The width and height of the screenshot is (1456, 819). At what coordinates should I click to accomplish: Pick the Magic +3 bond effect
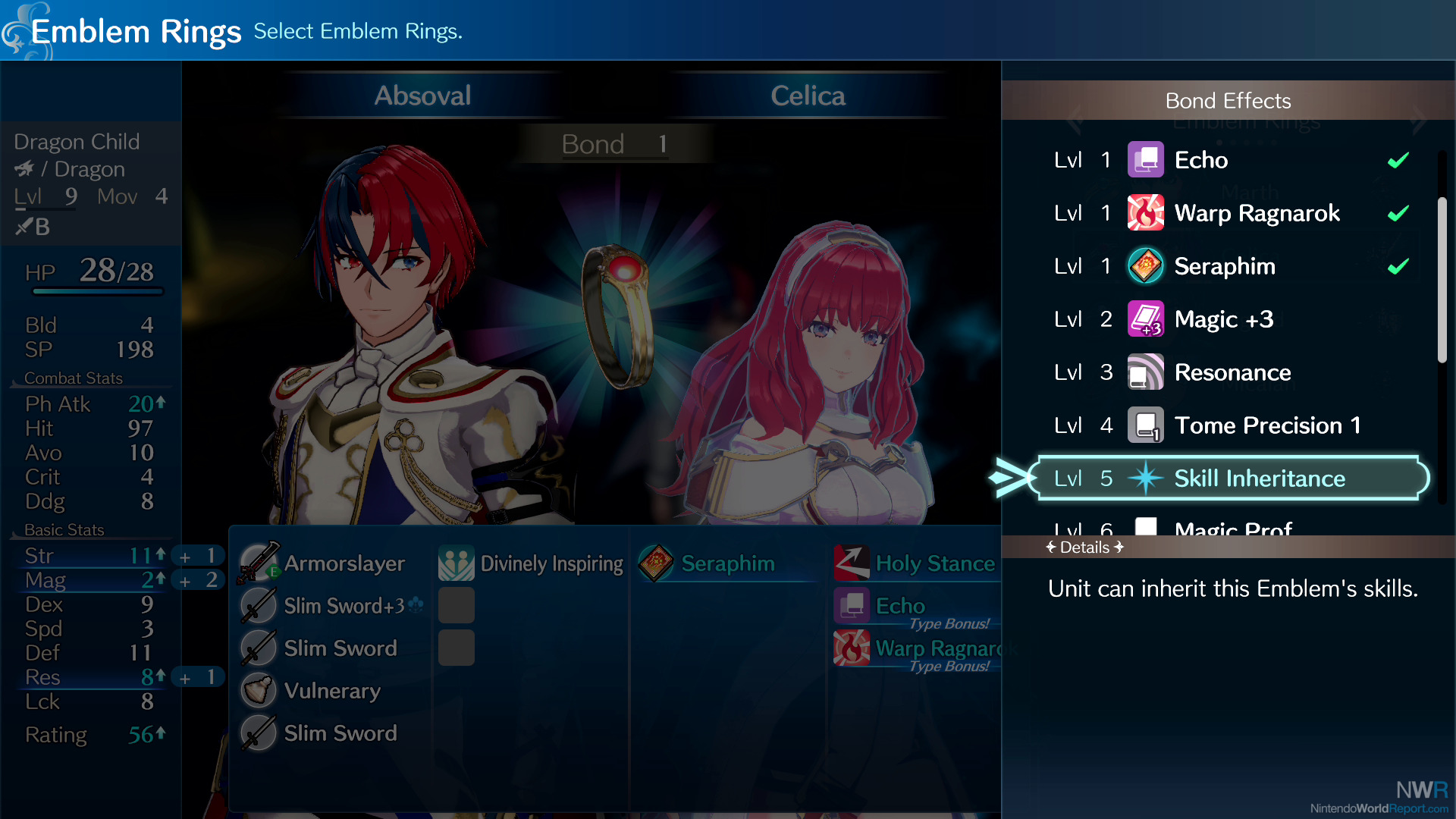coord(1228,319)
